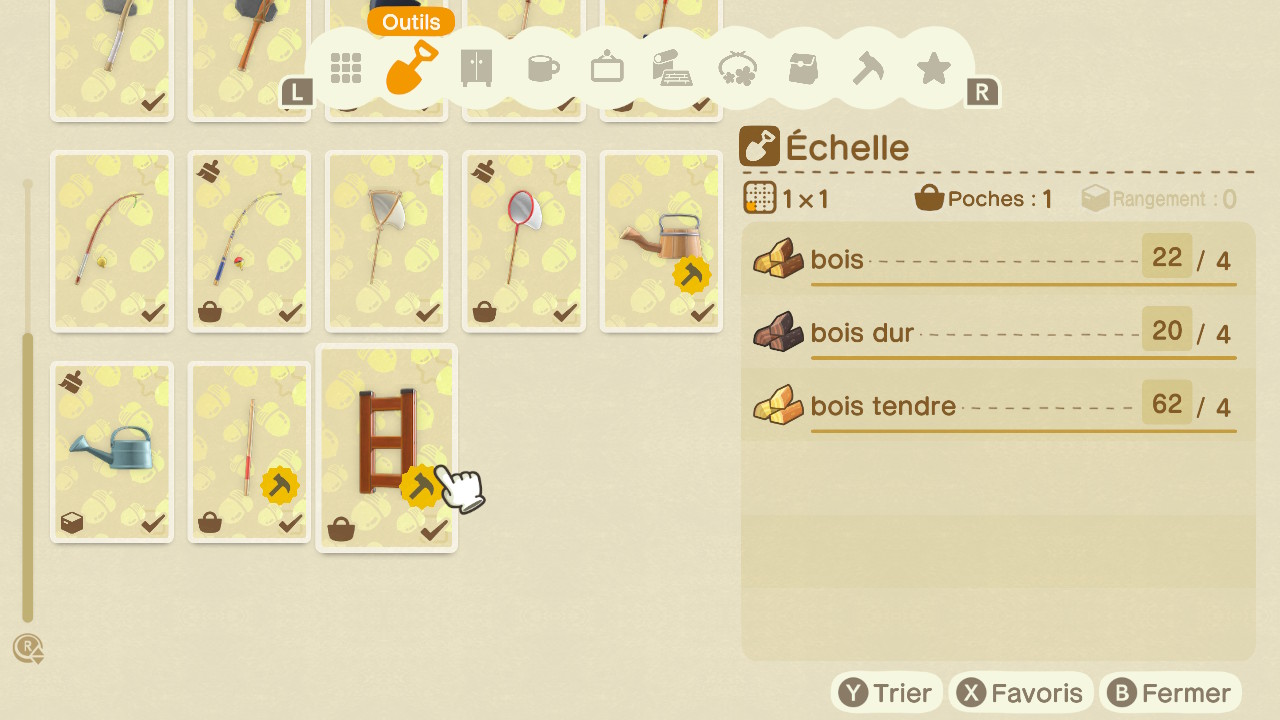Image resolution: width=1280 pixels, height=720 pixels.
Task: Select the flooring category icon
Action: click(672, 68)
